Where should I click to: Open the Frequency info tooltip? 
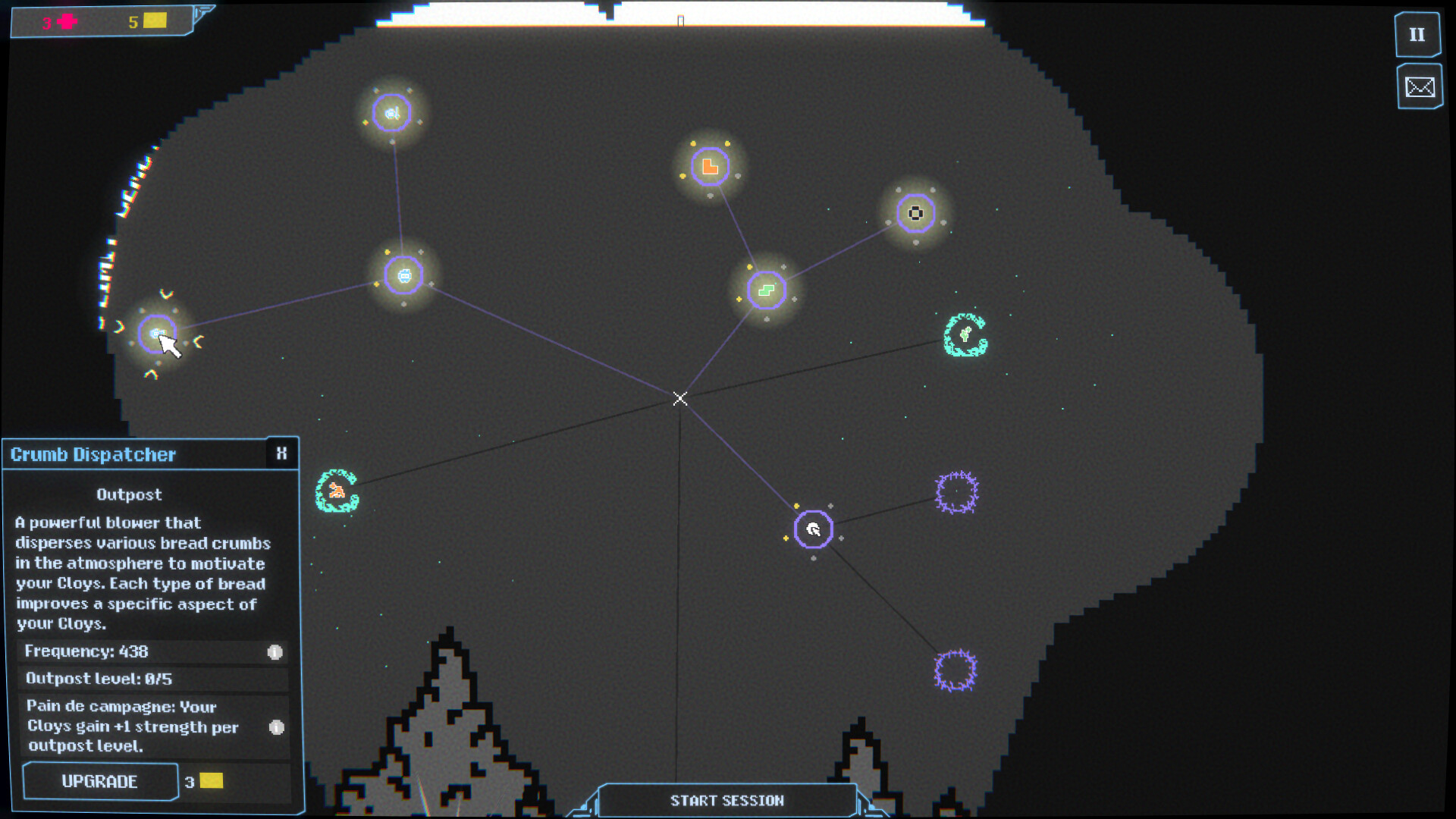click(x=275, y=652)
